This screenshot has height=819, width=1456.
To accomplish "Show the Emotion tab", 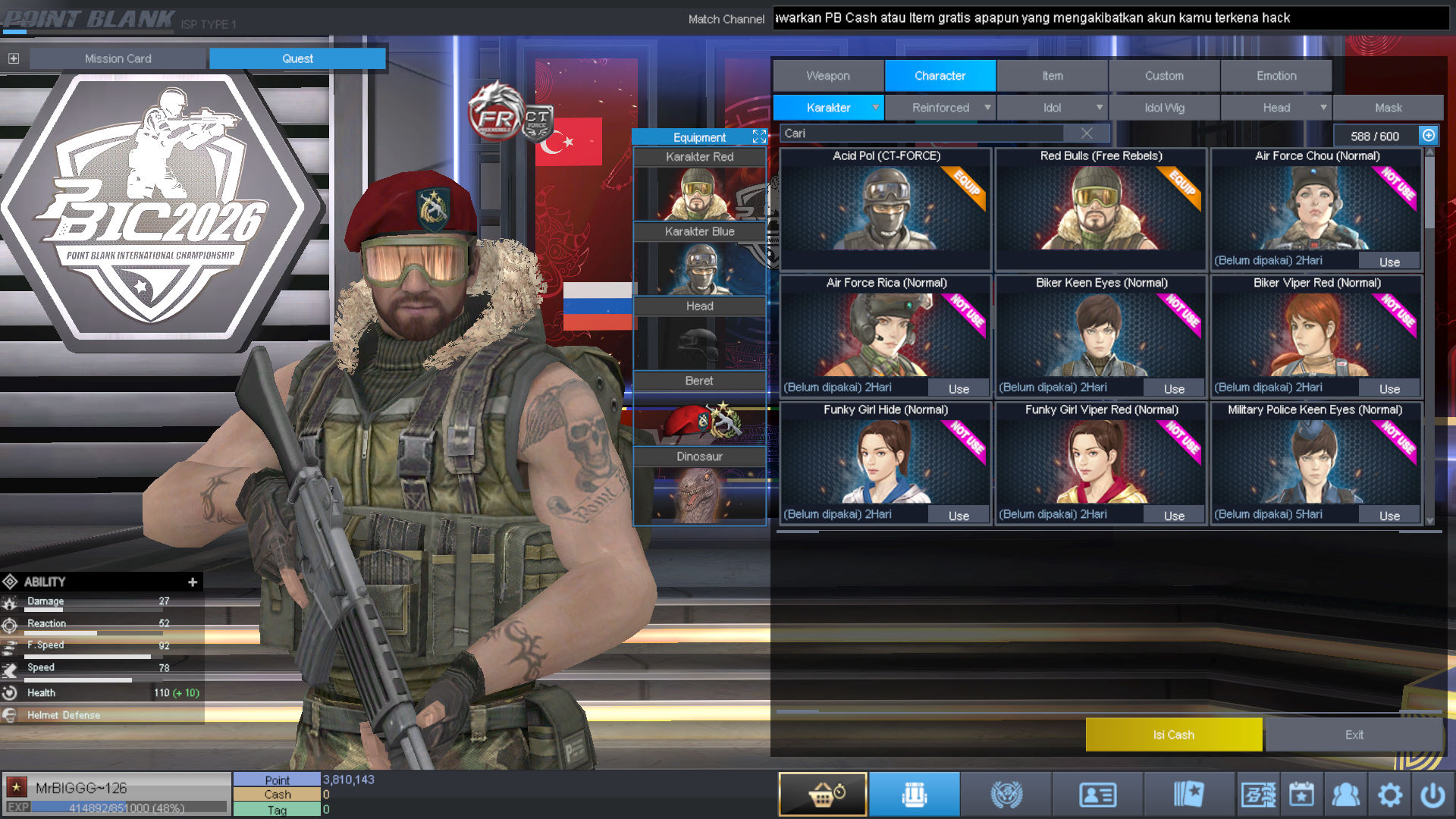I will click(x=1276, y=76).
